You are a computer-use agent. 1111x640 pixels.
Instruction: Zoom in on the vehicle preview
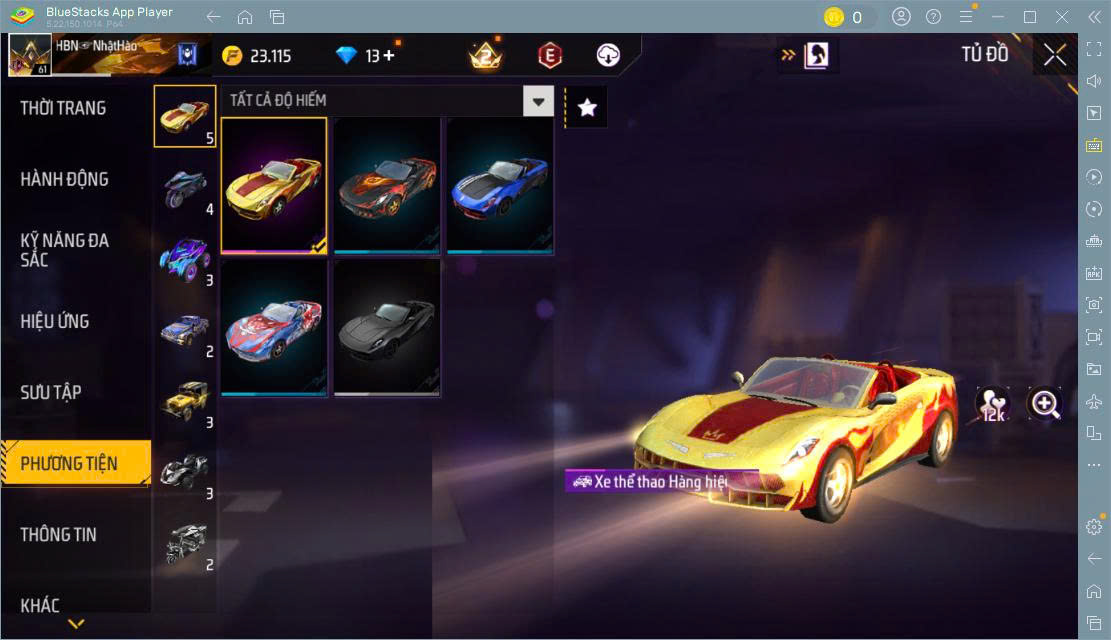1045,404
